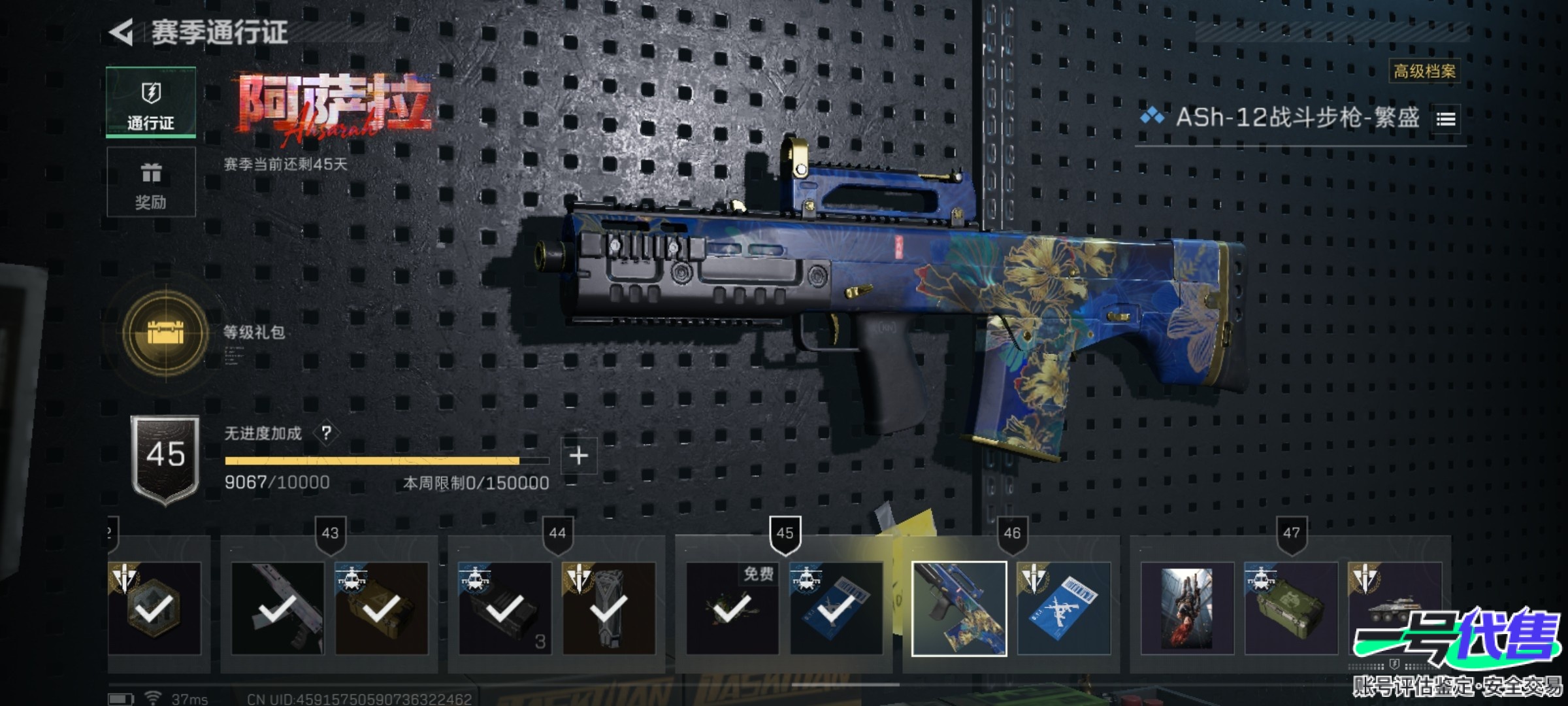Switch to the 通行证 tab
The image size is (1568, 706).
click(x=151, y=102)
